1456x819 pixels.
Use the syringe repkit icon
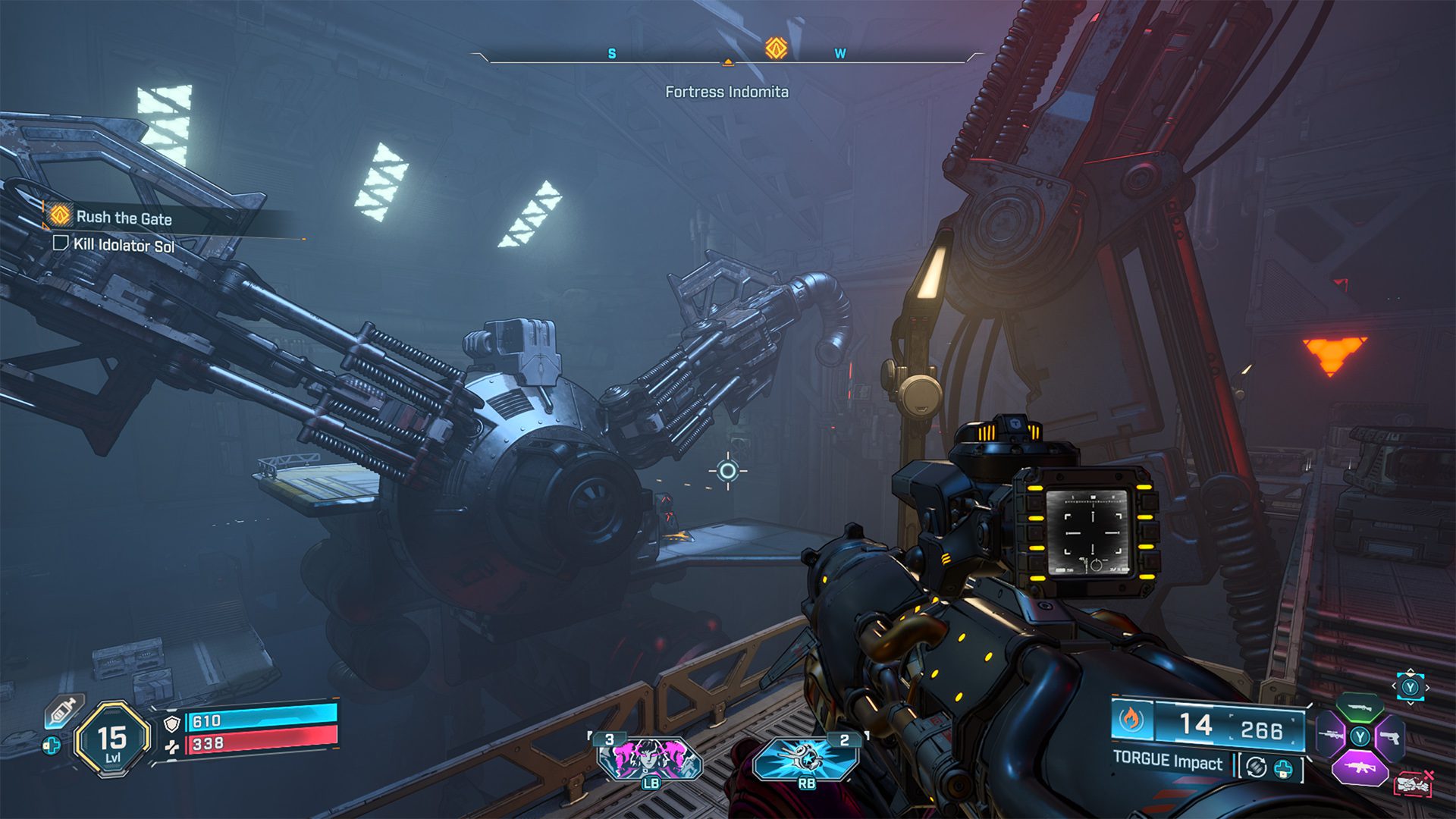click(x=64, y=711)
